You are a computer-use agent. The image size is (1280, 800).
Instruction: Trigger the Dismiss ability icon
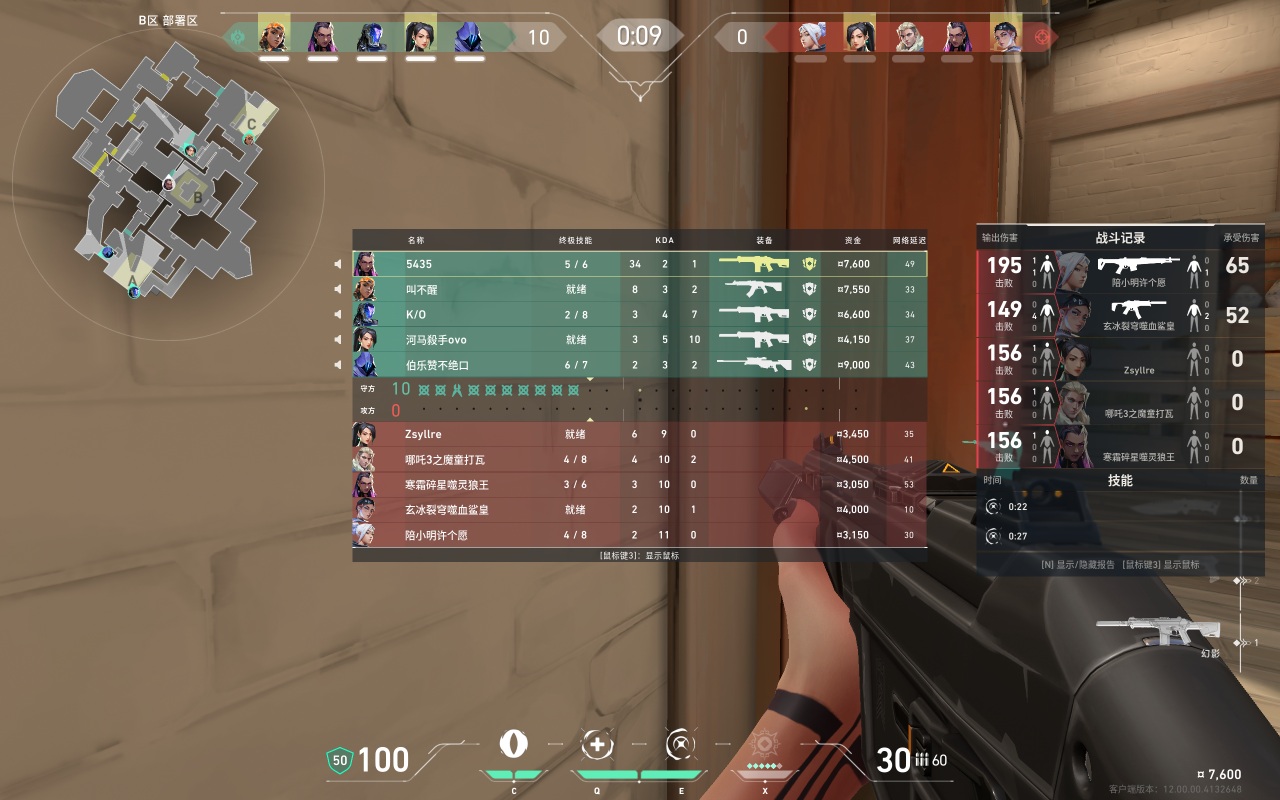681,744
